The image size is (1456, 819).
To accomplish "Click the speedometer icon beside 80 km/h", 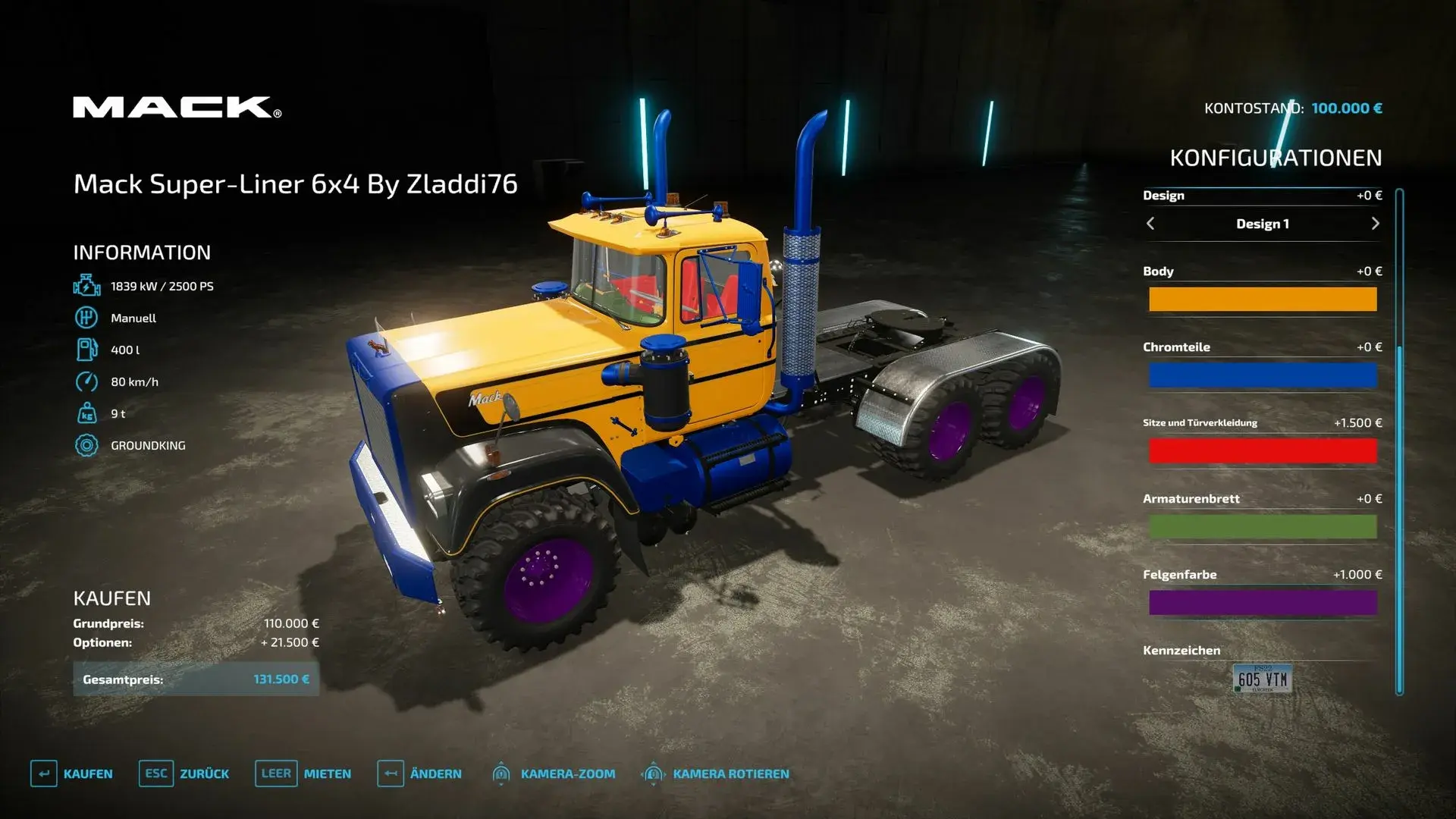I will [86, 381].
